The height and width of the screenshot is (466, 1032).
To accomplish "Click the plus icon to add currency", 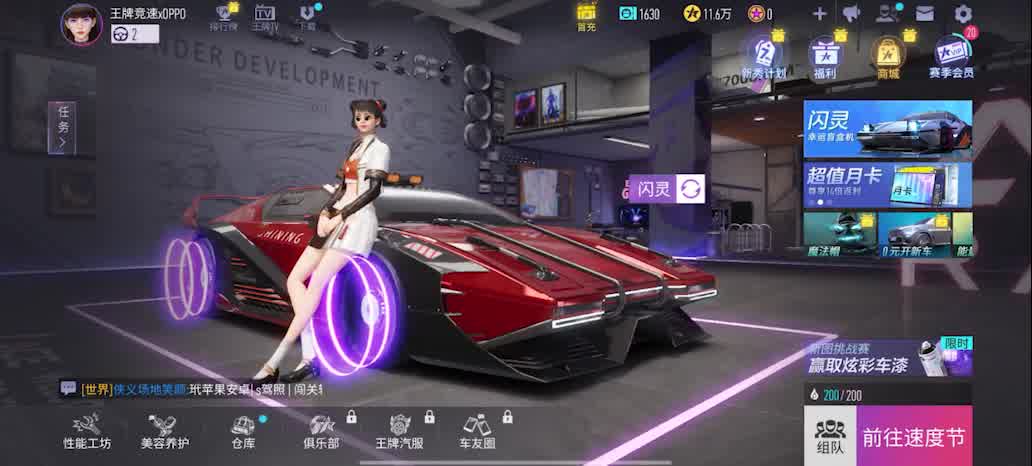I will (x=819, y=14).
